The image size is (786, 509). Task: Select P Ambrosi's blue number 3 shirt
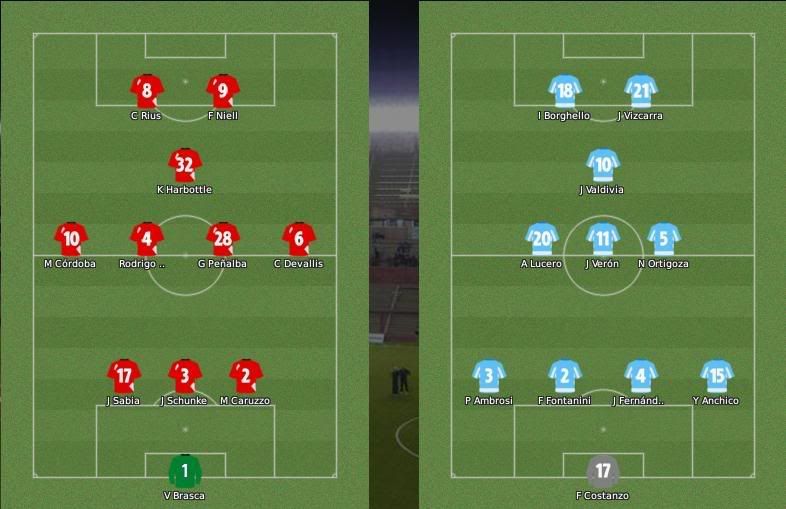[x=489, y=376]
